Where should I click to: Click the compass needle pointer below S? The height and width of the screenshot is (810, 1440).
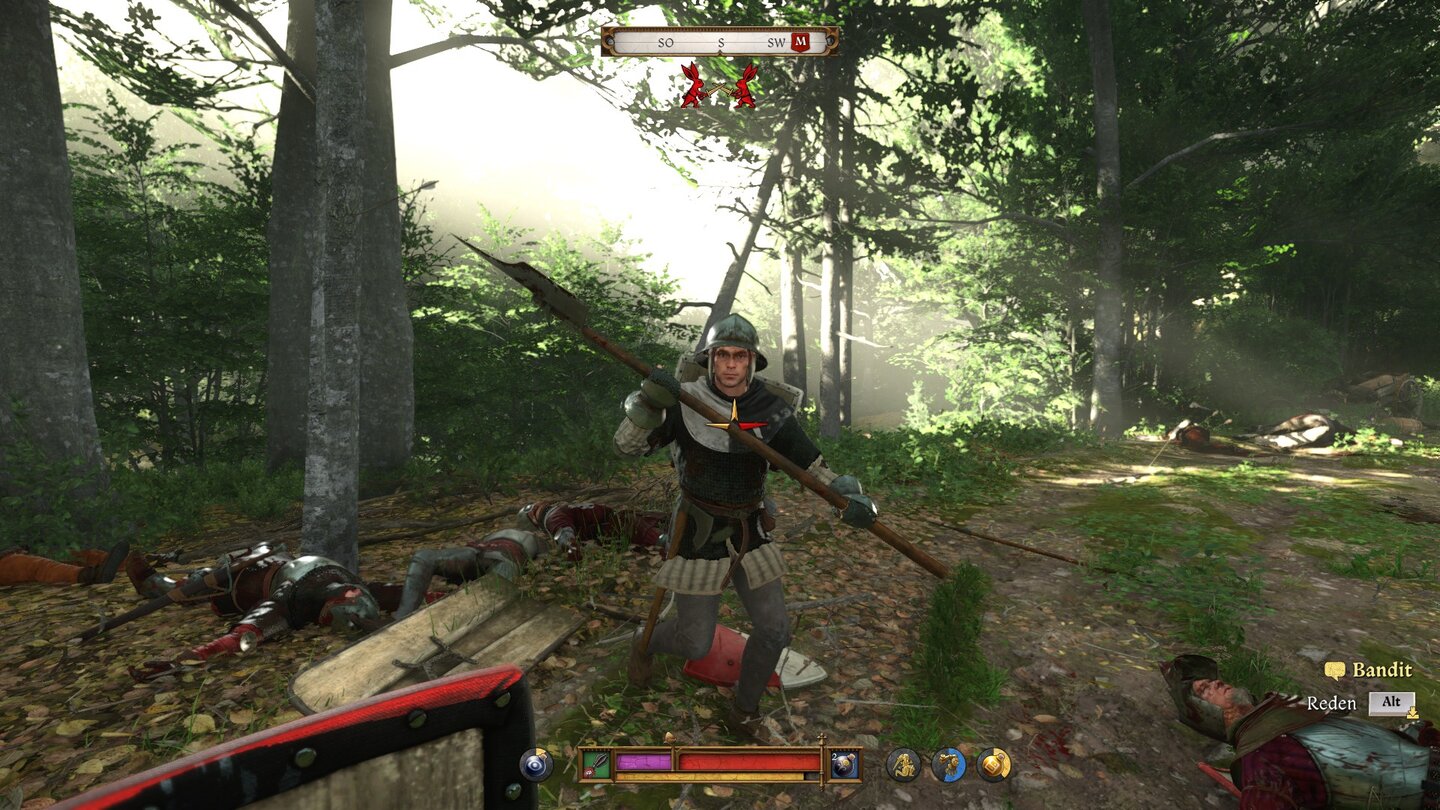click(721, 51)
